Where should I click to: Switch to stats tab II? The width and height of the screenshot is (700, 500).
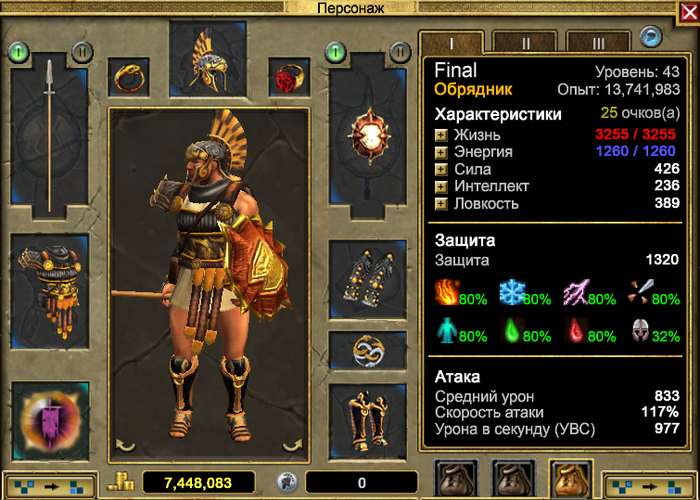(x=525, y=43)
